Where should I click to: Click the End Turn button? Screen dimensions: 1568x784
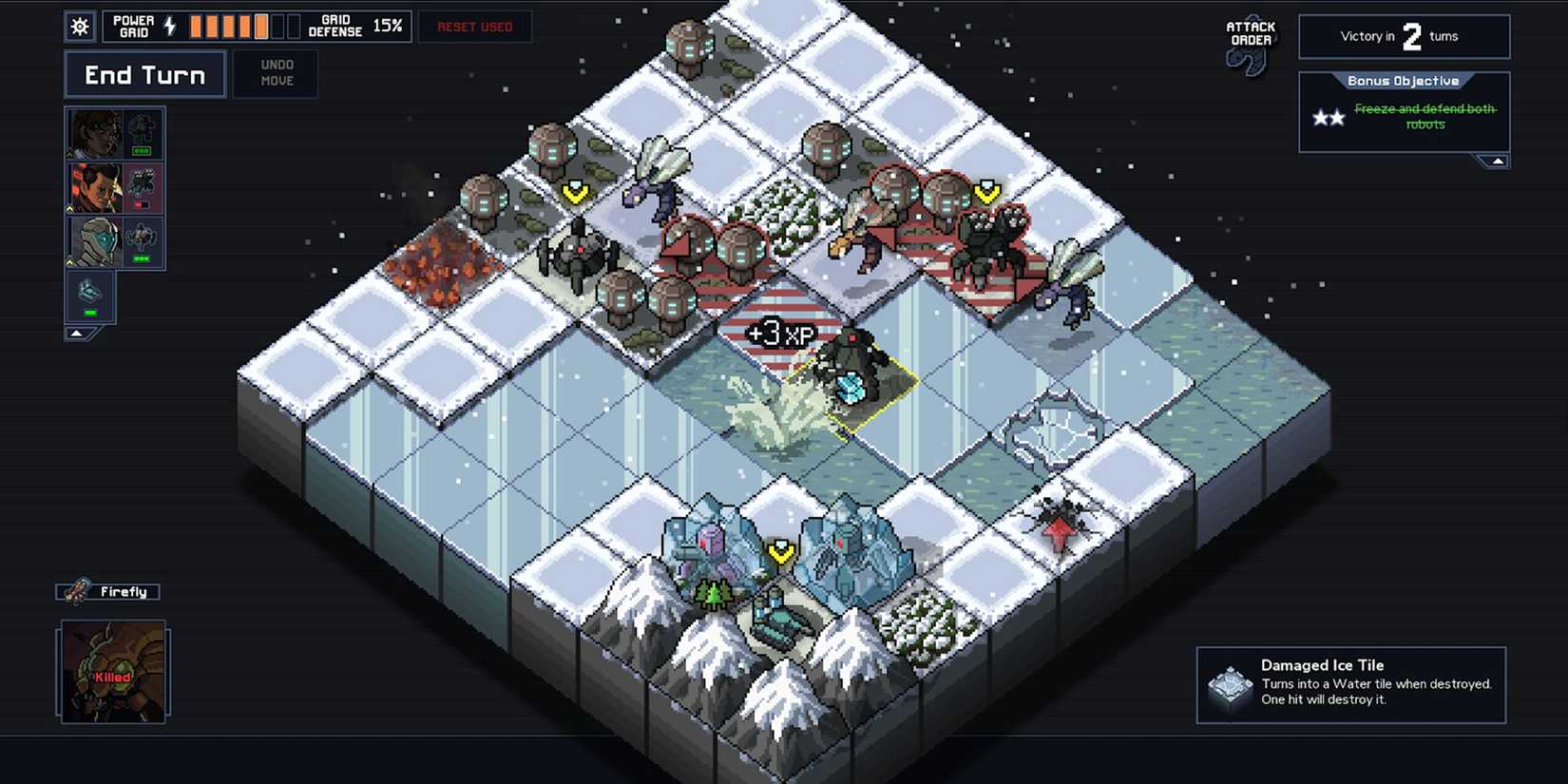pos(144,74)
